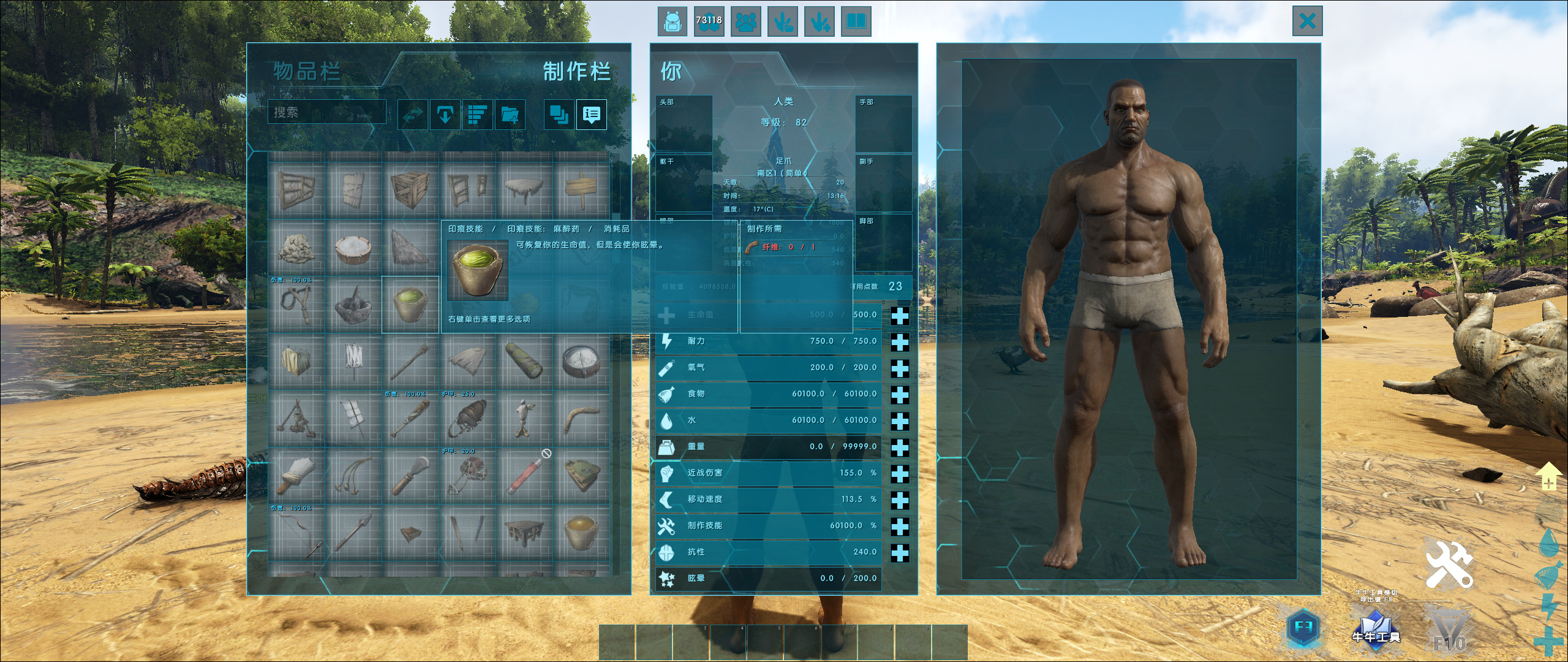Viewport: 1568px width, 662px height.
Task: Add a point to 耐力 stamina
Action: pos(899,341)
